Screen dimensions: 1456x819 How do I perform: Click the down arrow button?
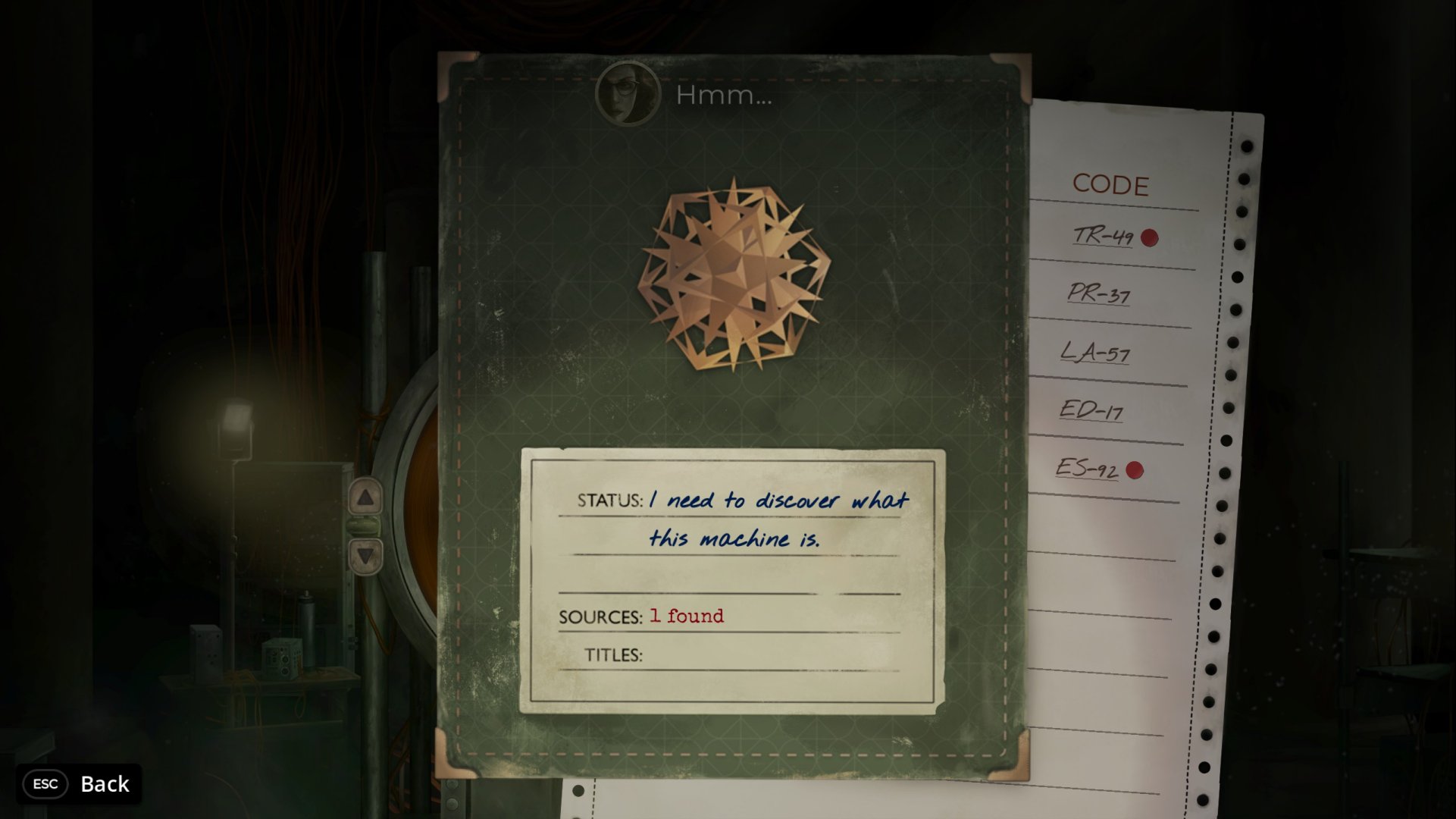365,556
